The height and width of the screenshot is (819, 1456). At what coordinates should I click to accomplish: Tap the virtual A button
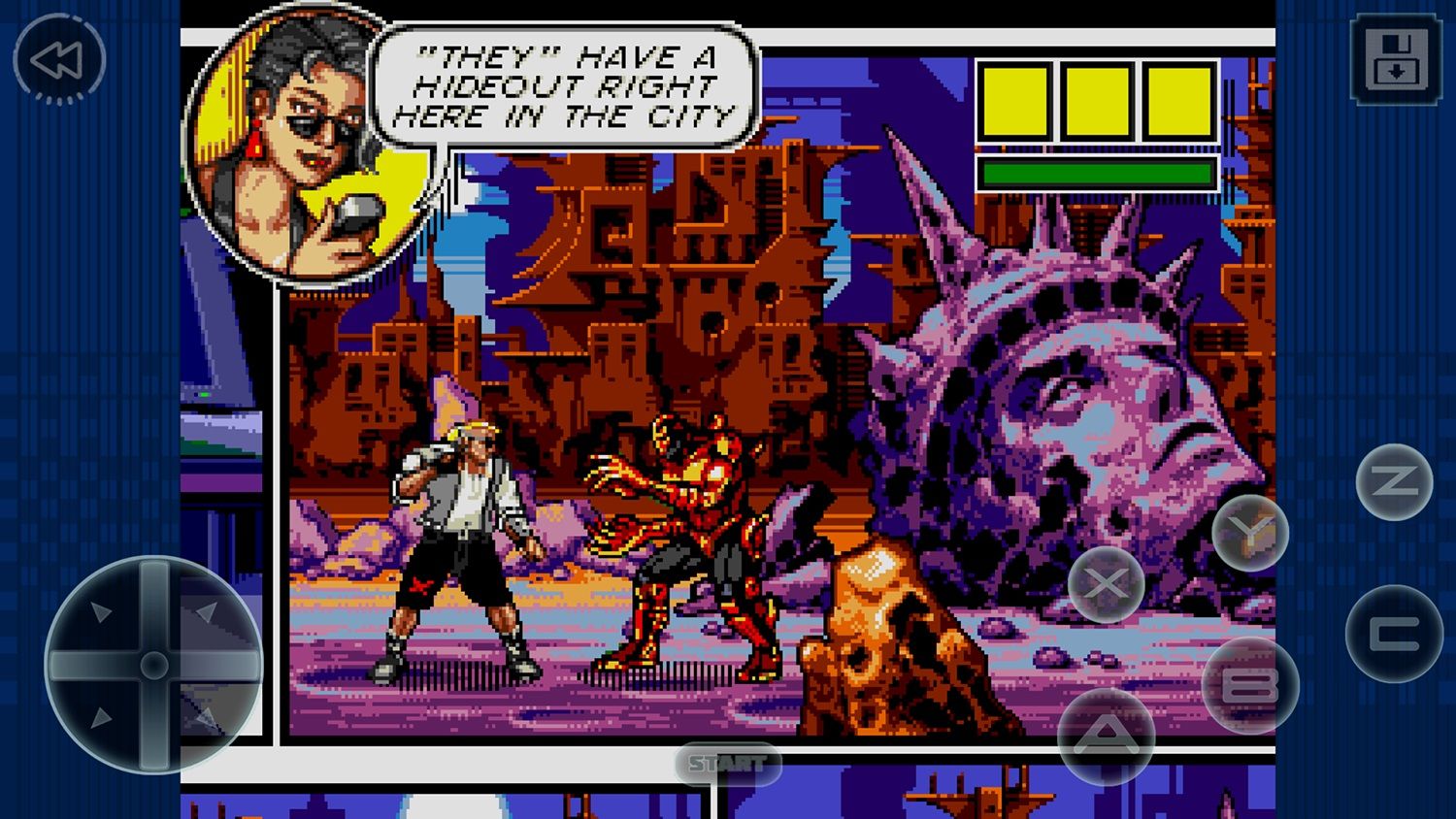pos(1106,735)
